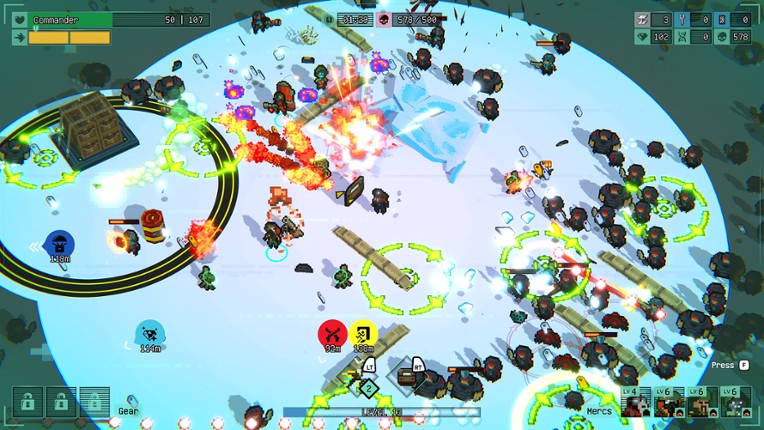Select the LV 4 merc portrait
The height and width of the screenshot is (430, 764).
tap(636, 402)
